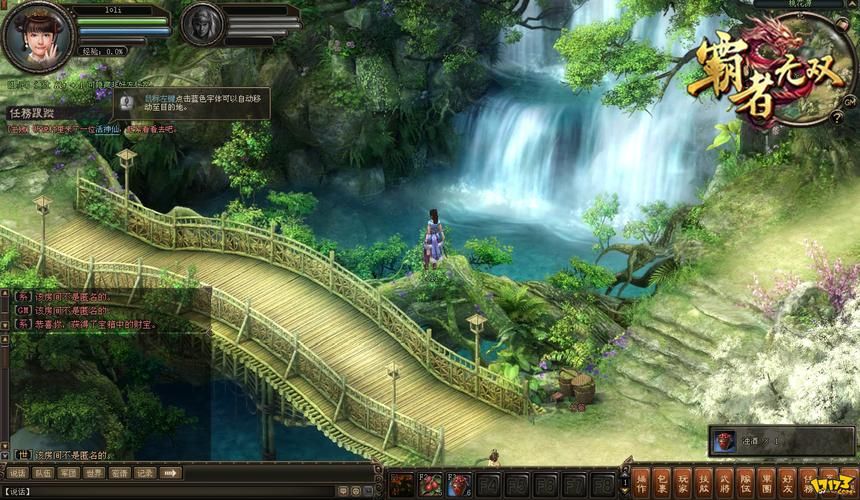Open the 好友 friends menu
Screen dimensions: 860x500
[788, 480]
